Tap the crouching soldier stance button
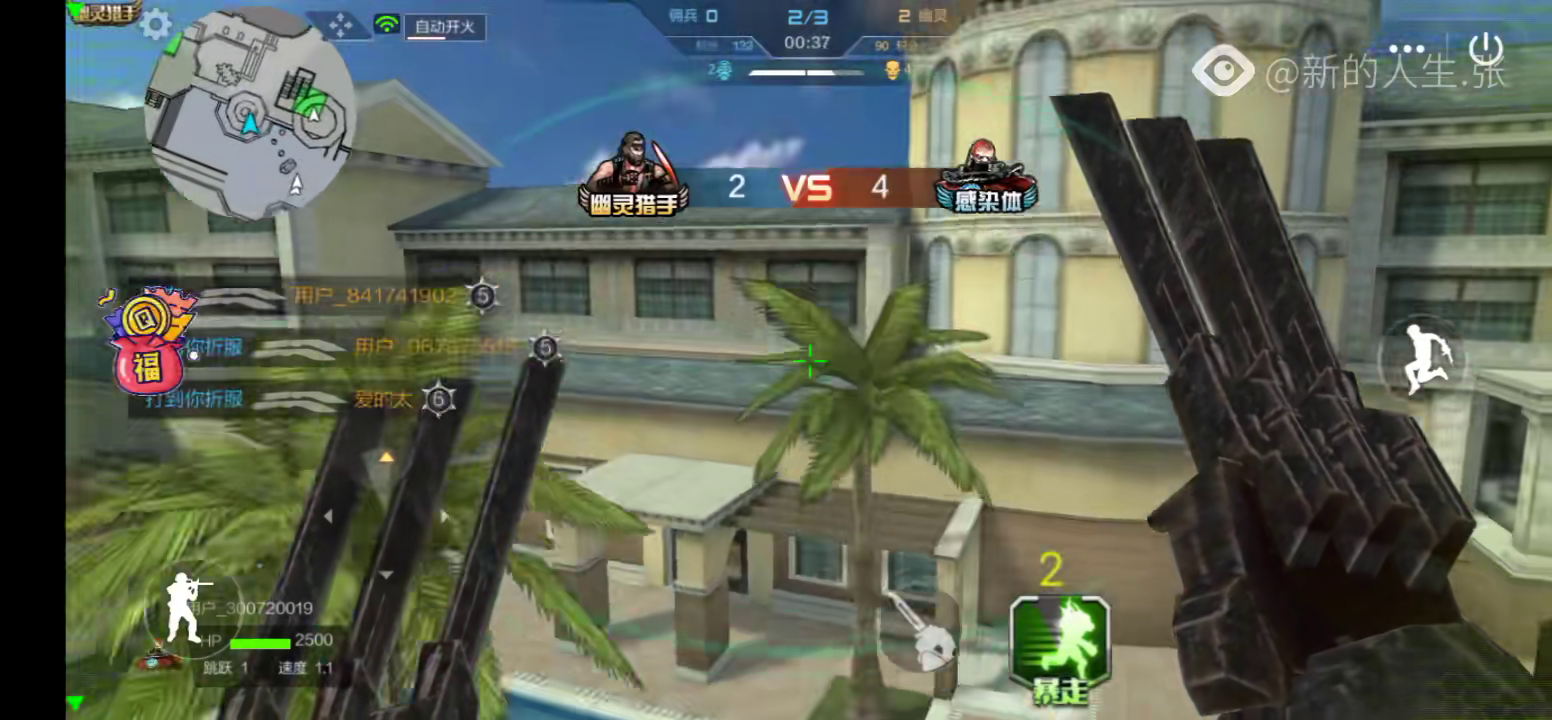Screen dimensions: 1552x720 pyautogui.click(x=185, y=608)
